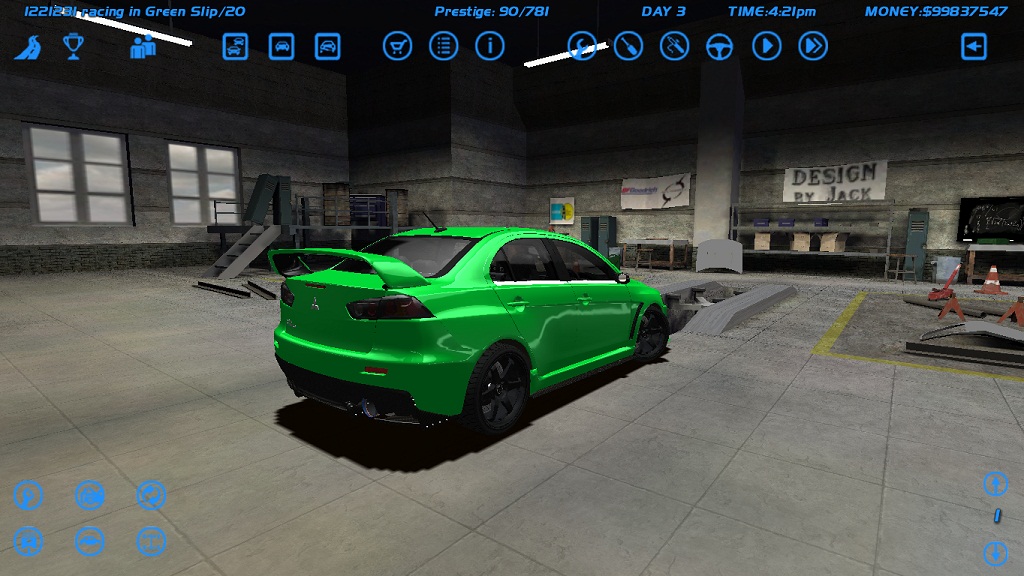
Task: Open the wrench tuning menu
Action: pos(582,46)
